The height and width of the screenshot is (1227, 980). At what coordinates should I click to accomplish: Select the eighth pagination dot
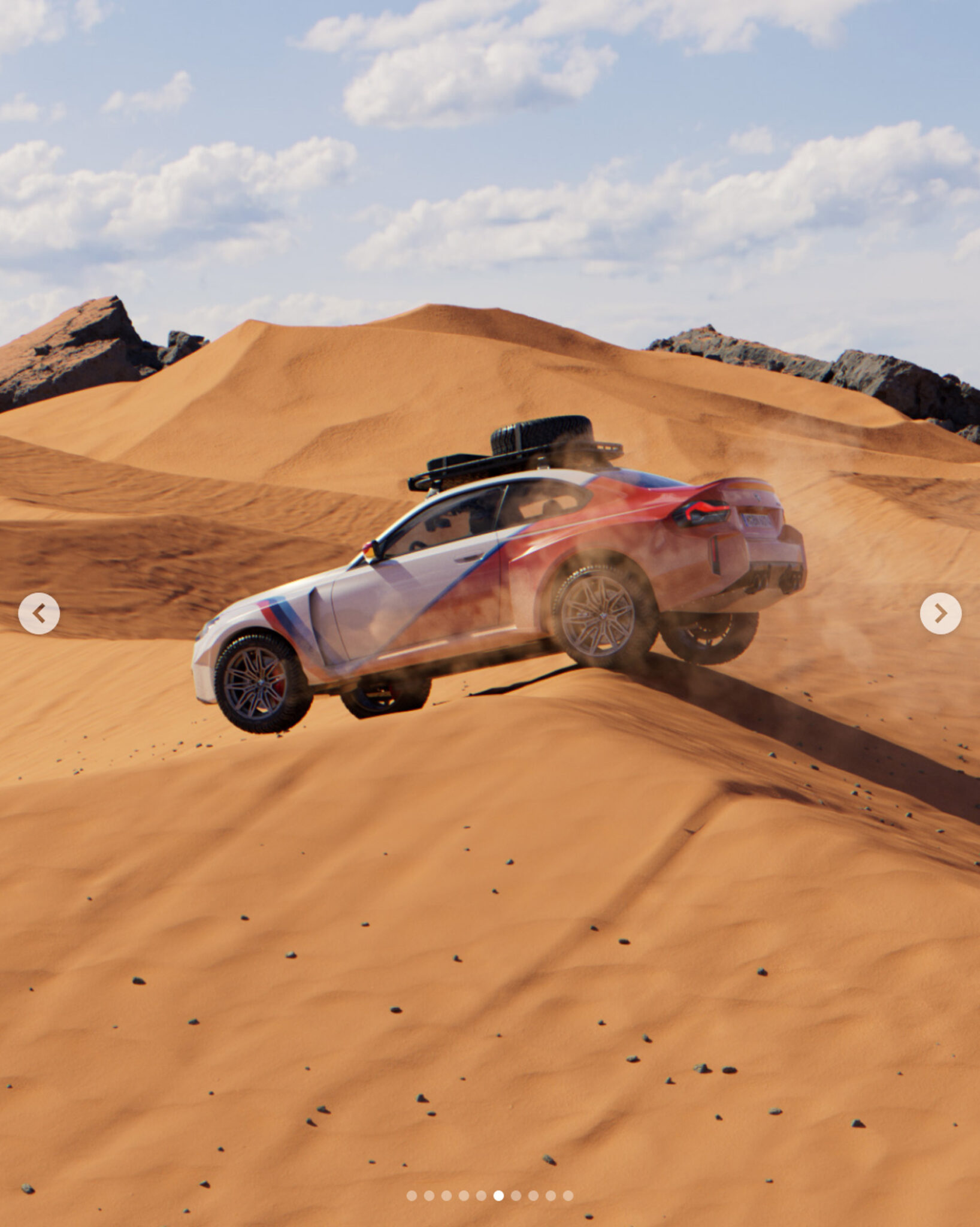(533, 1195)
